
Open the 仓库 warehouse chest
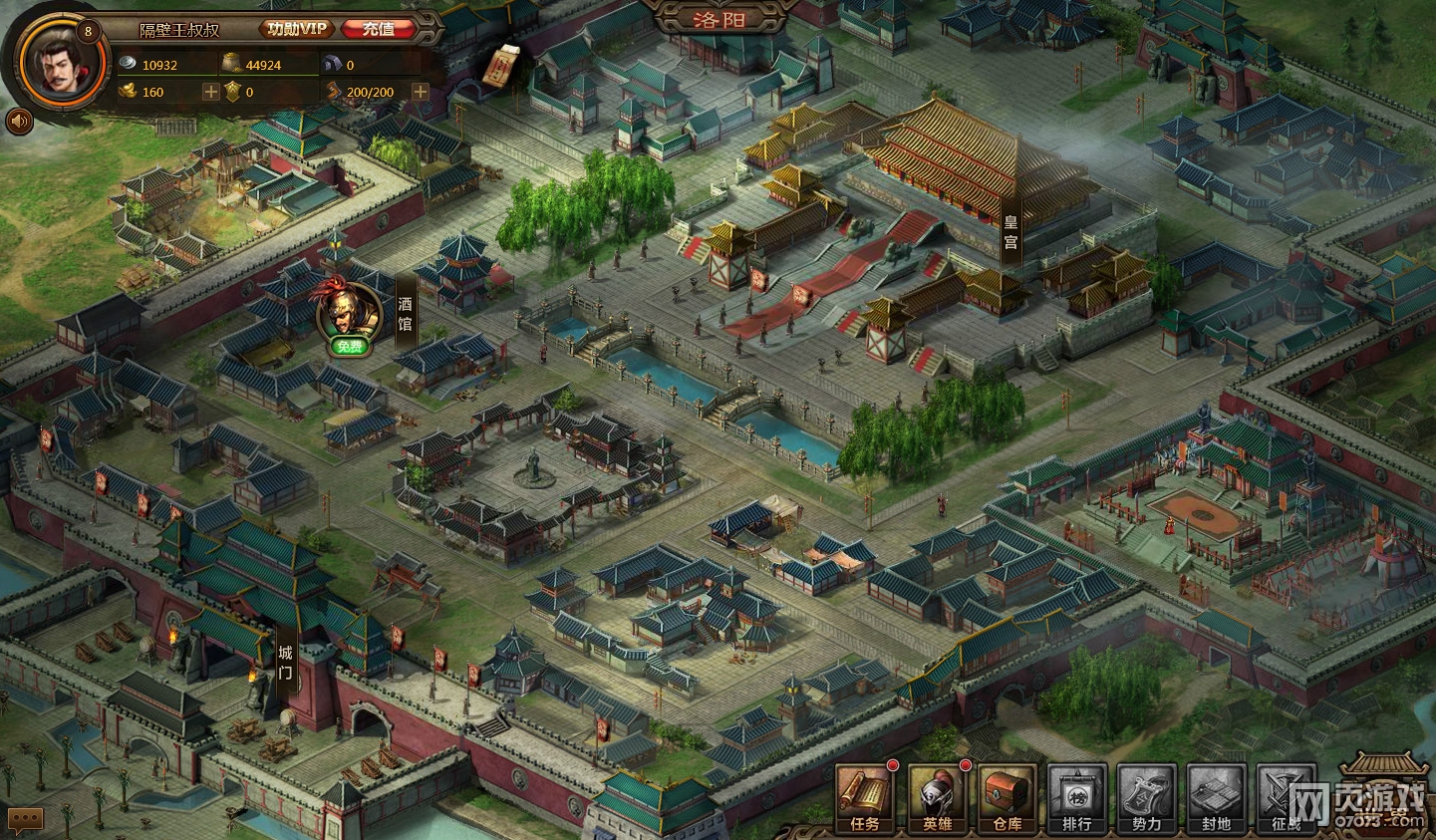(1006, 799)
